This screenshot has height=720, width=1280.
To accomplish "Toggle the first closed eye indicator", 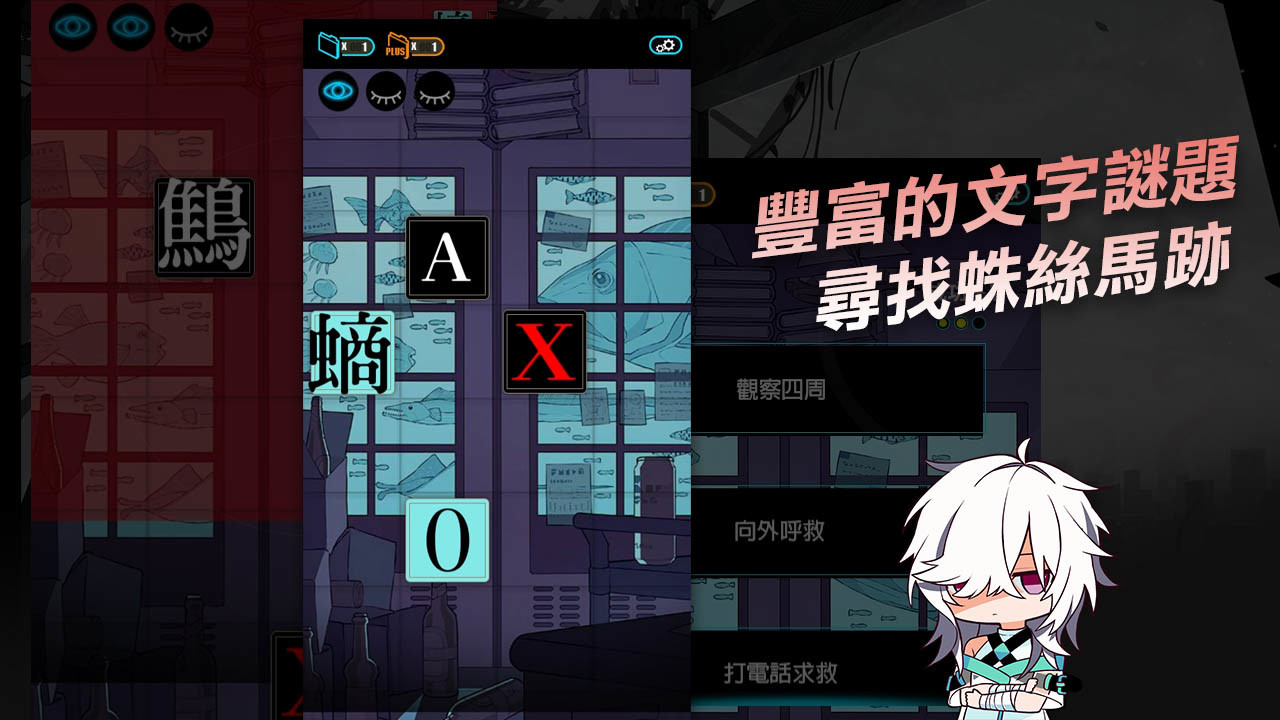I will (386, 90).
